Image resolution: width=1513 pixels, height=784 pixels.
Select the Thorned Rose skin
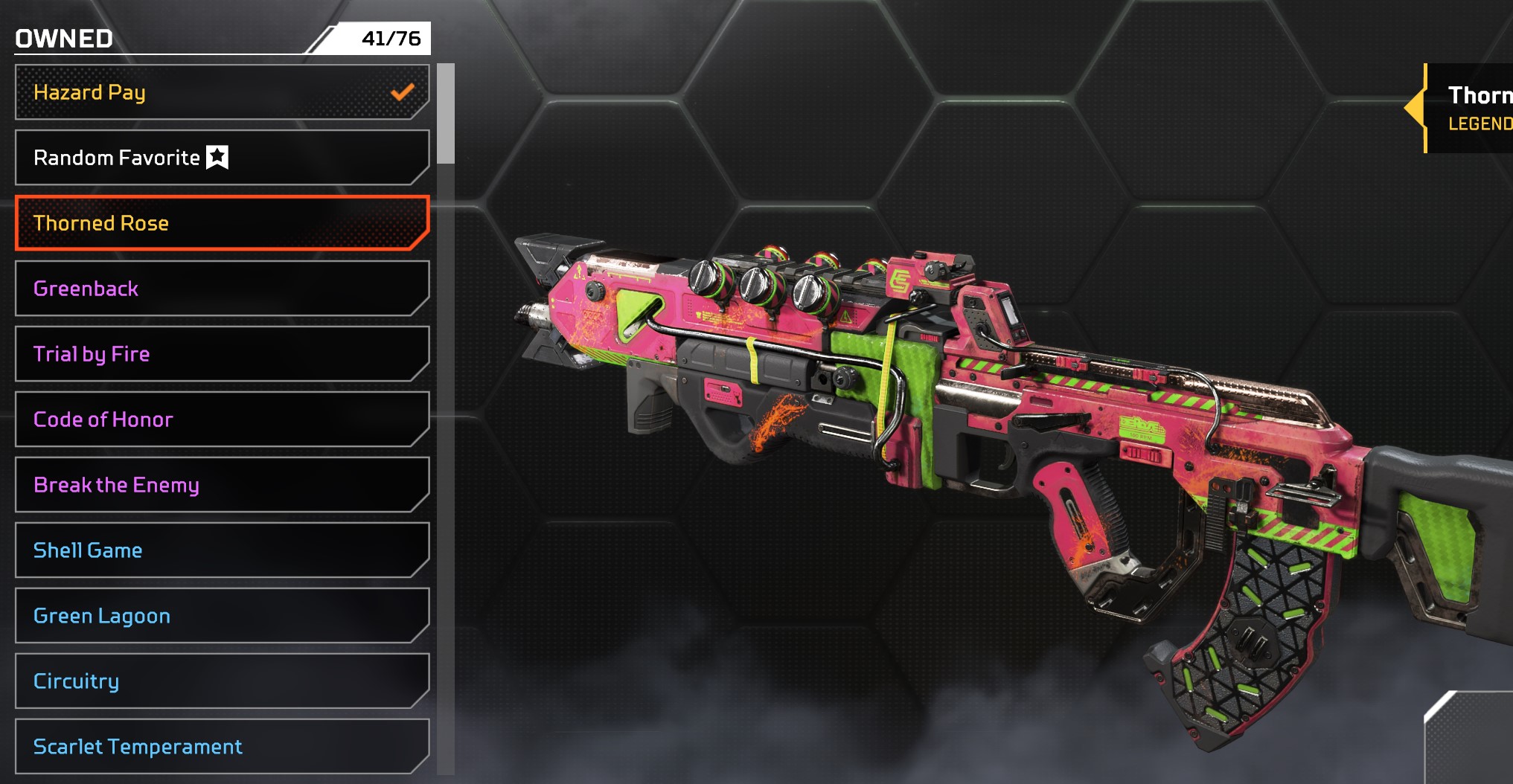(222, 223)
